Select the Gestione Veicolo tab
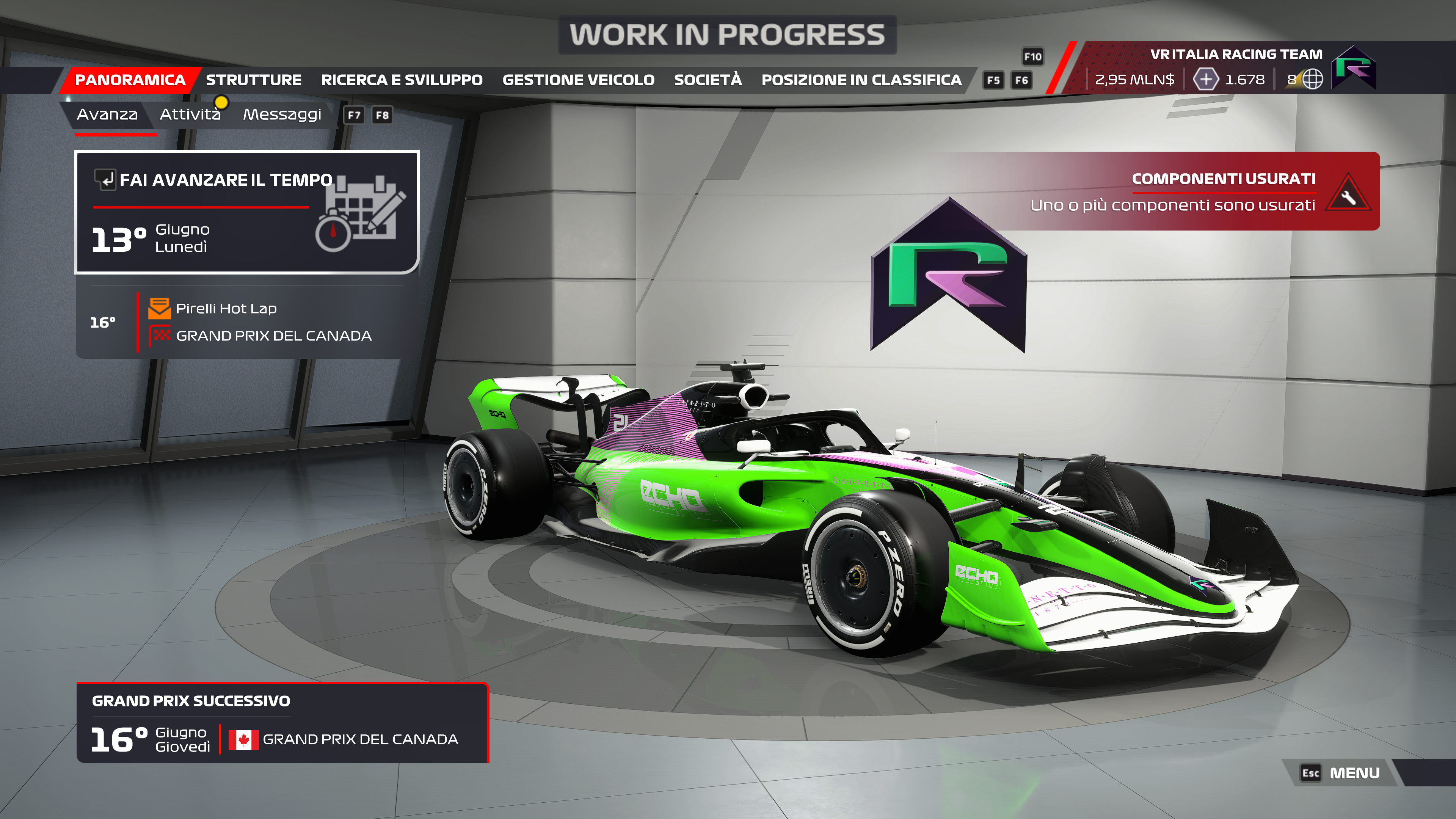The width and height of the screenshot is (1456, 819). [578, 80]
